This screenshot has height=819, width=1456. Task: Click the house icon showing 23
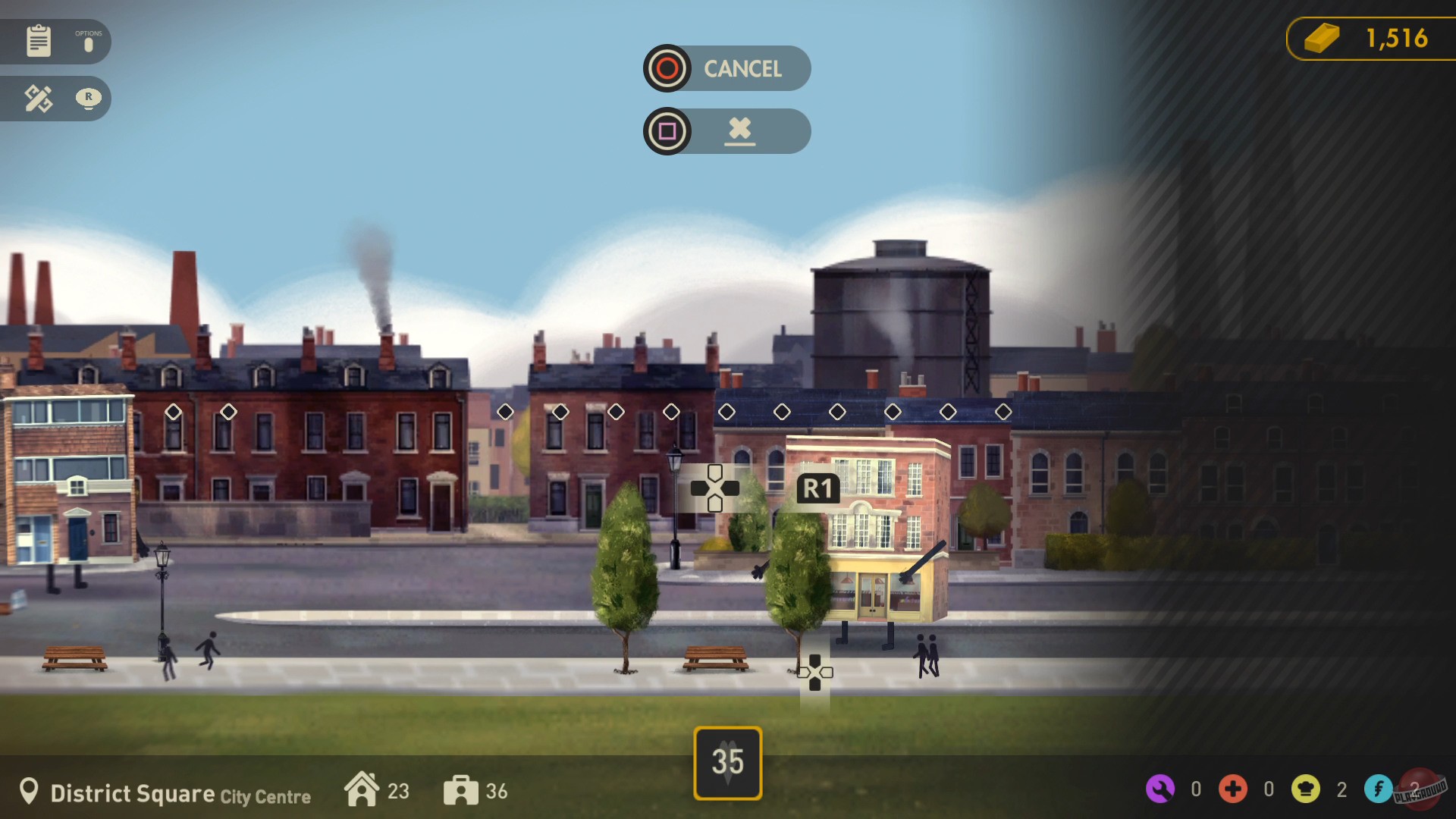point(363,790)
